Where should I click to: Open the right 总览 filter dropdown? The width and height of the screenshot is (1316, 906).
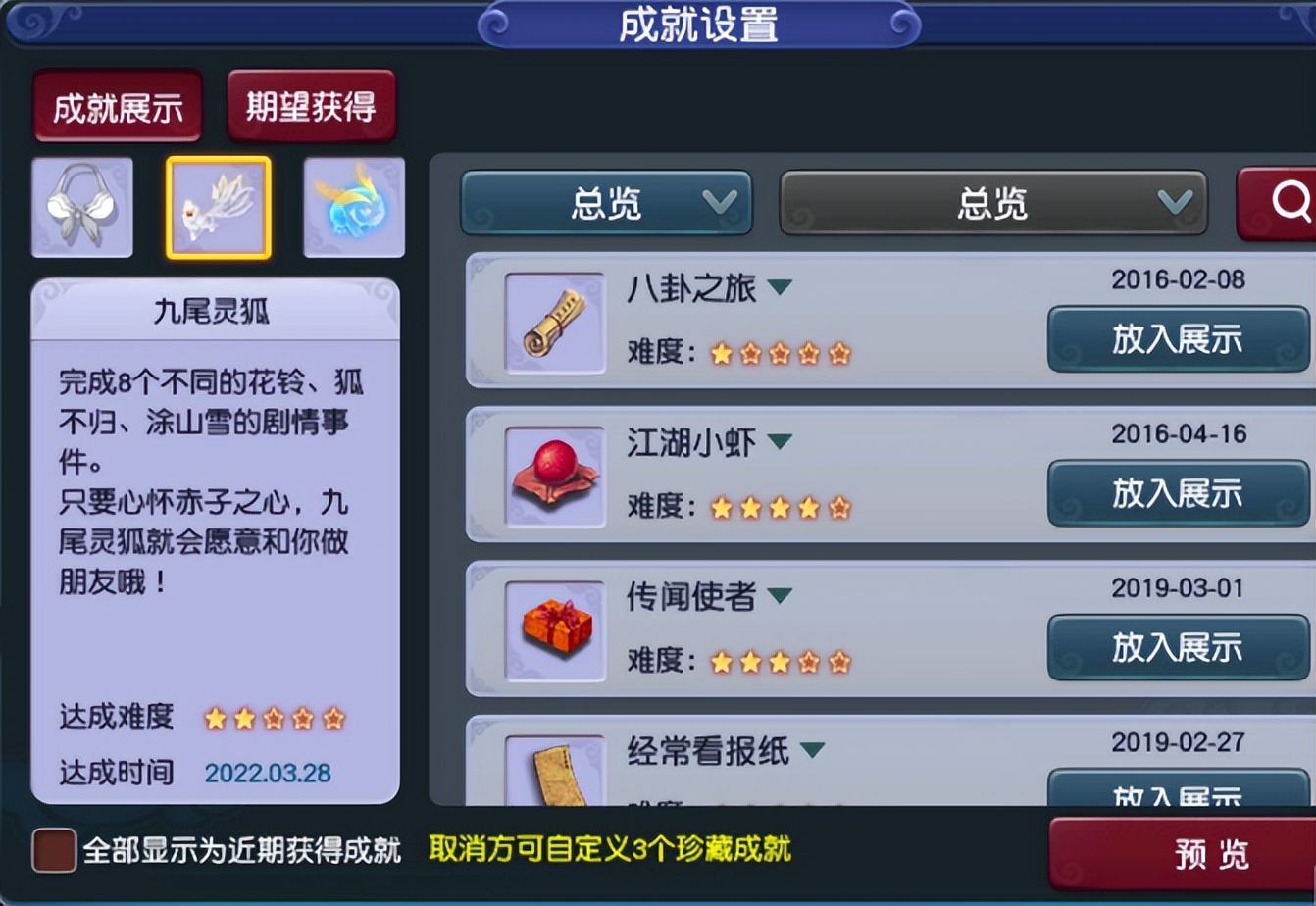tap(992, 203)
